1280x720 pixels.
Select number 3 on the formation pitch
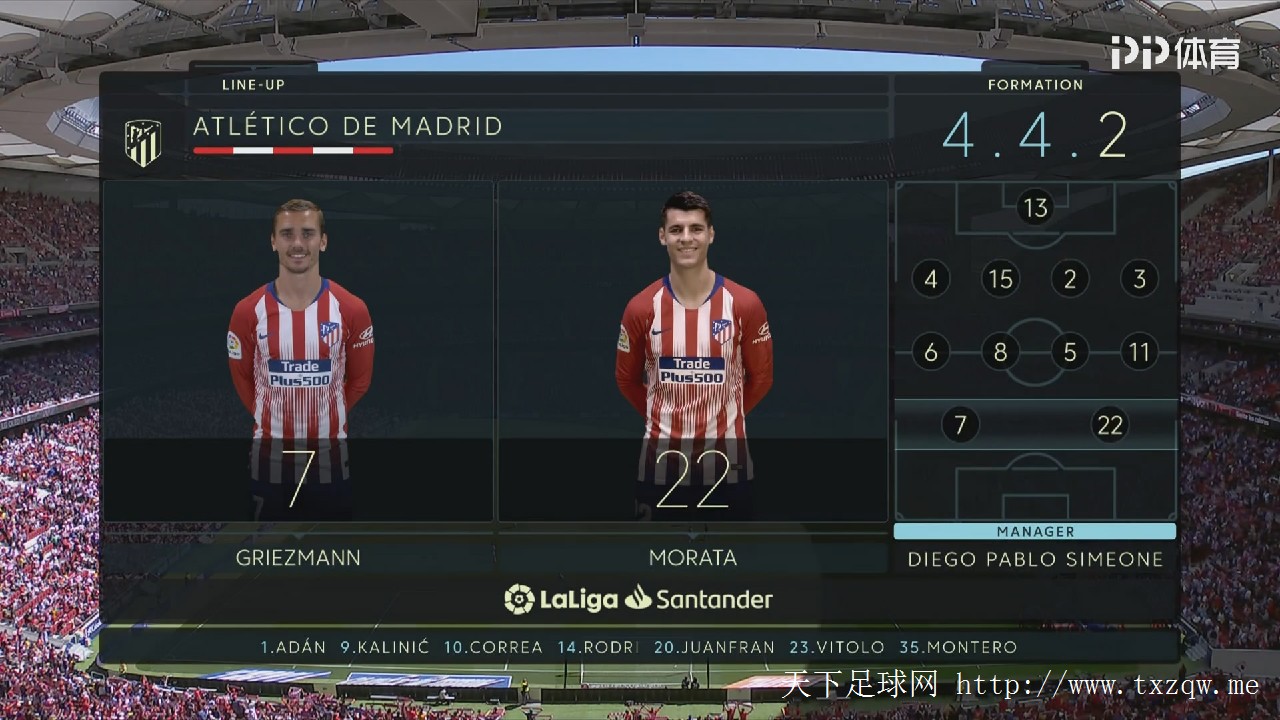1139,279
